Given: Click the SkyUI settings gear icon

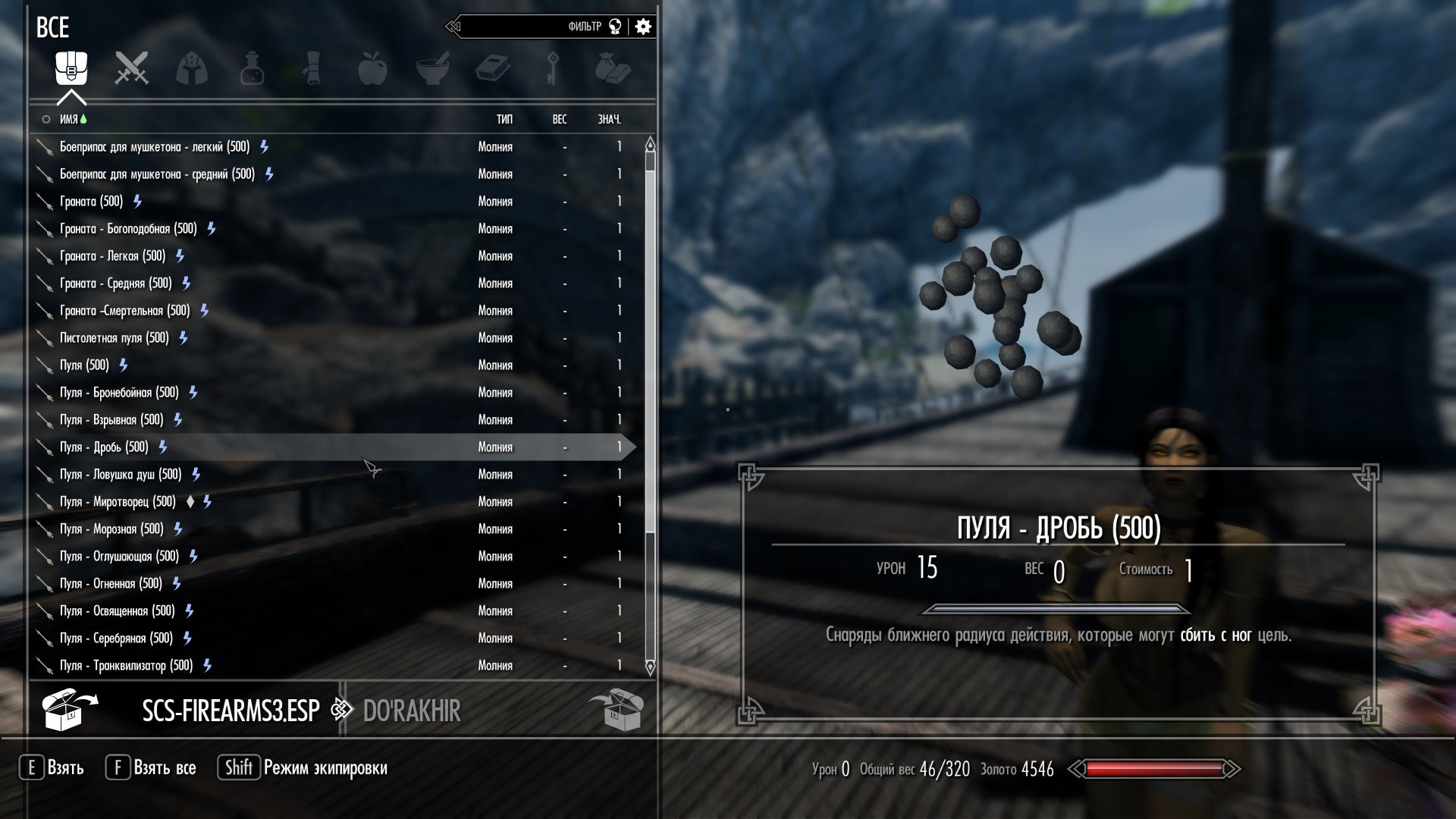Looking at the screenshot, I should click(642, 26).
